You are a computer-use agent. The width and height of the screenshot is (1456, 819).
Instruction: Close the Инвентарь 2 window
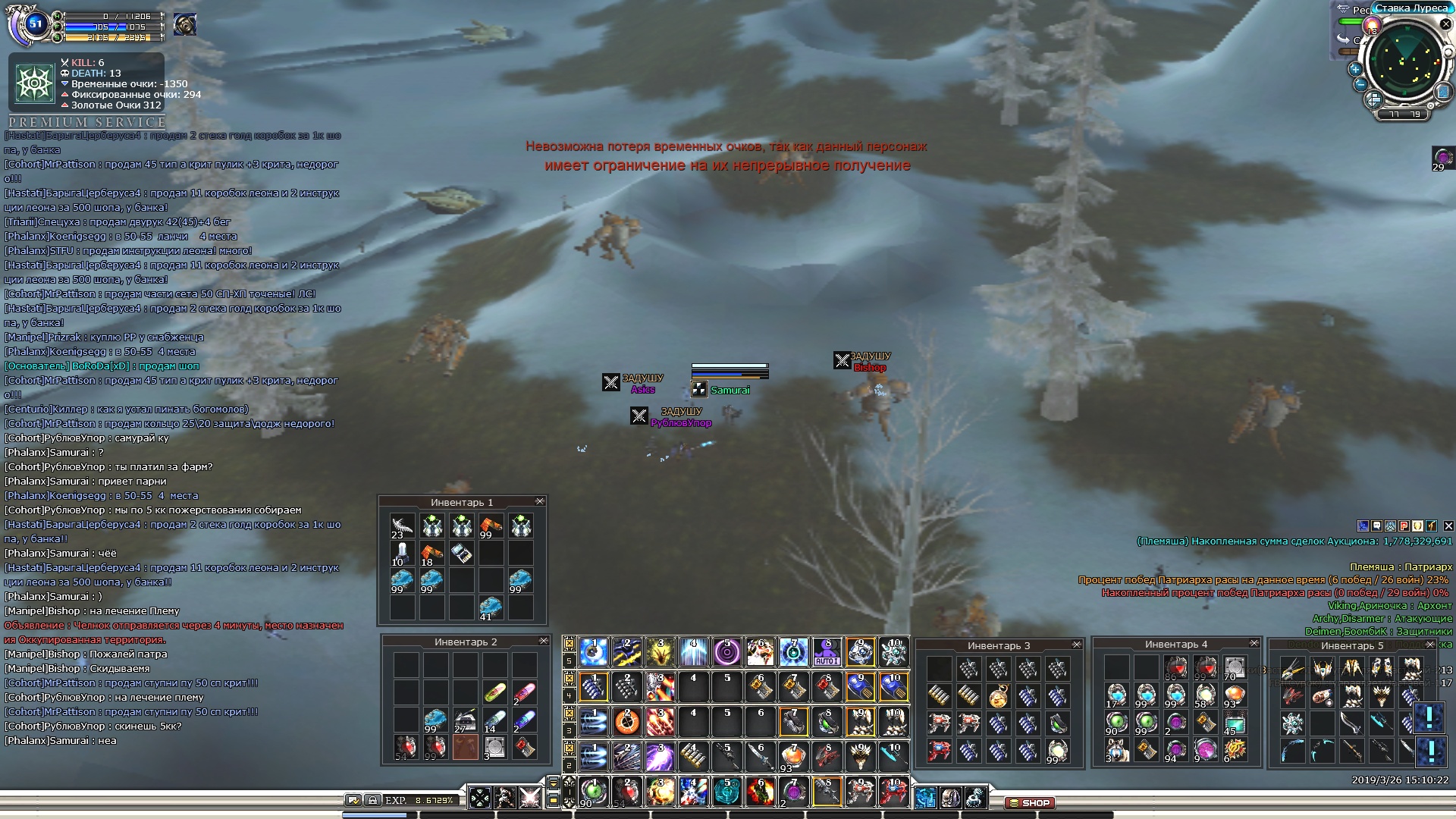(544, 642)
